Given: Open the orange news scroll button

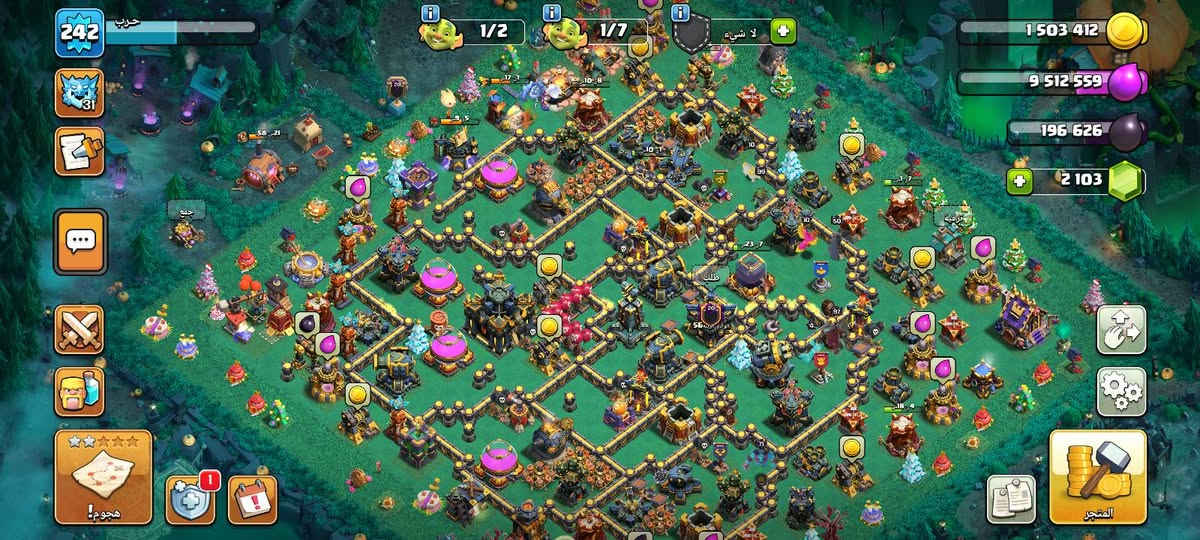Looking at the screenshot, I should [79, 151].
